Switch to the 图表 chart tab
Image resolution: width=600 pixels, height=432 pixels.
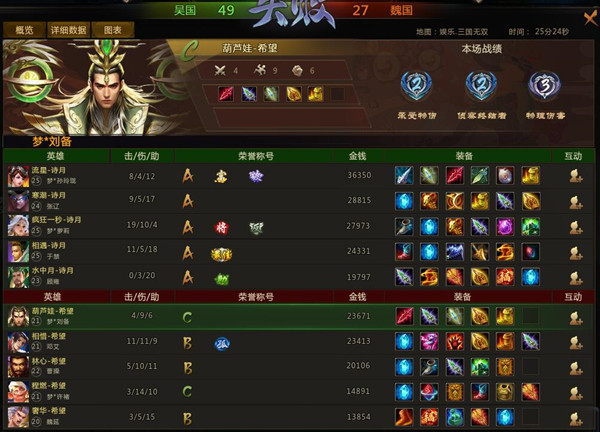pyautogui.click(x=113, y=30)
